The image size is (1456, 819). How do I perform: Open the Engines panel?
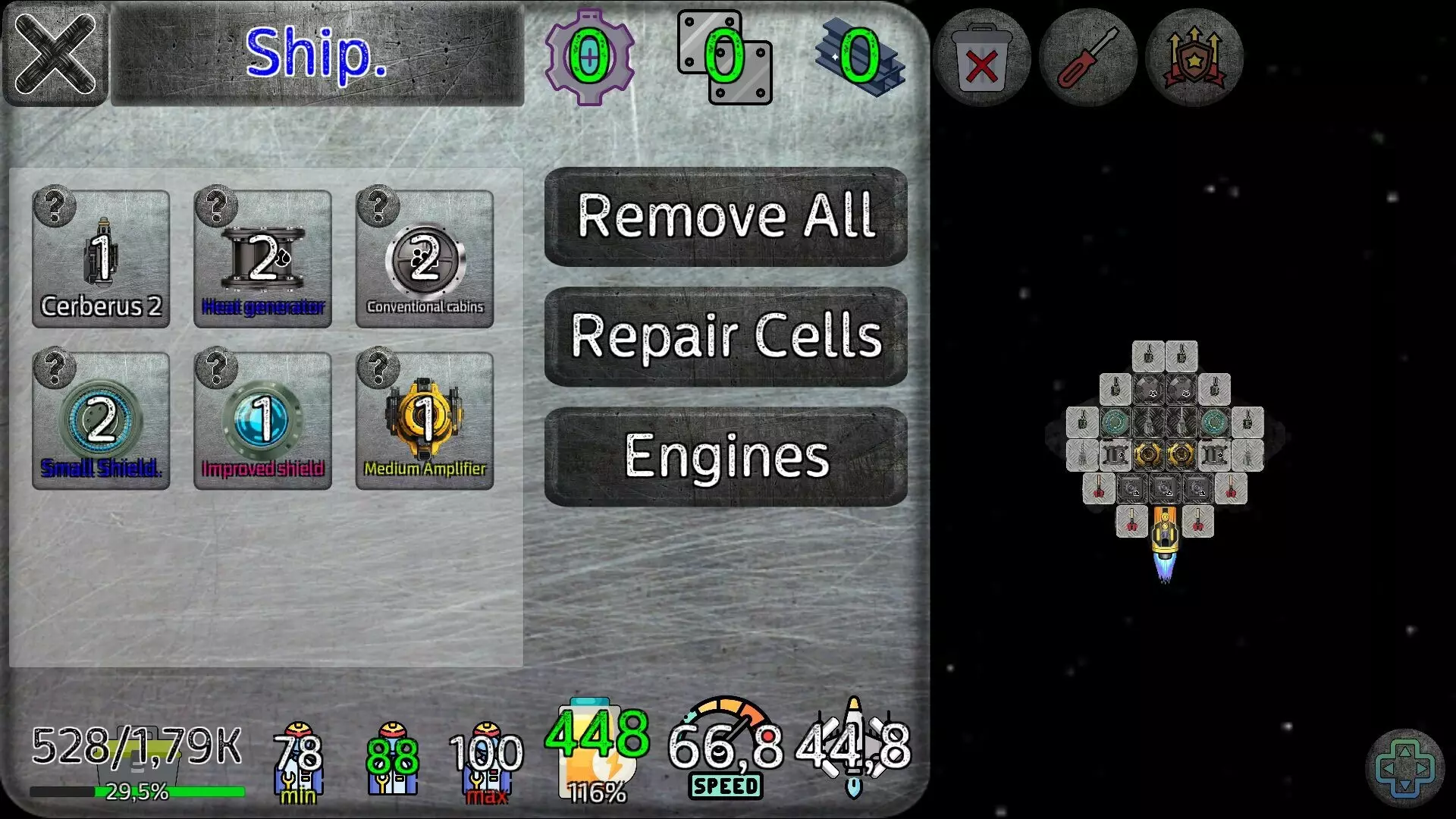[x=724, y=455]
